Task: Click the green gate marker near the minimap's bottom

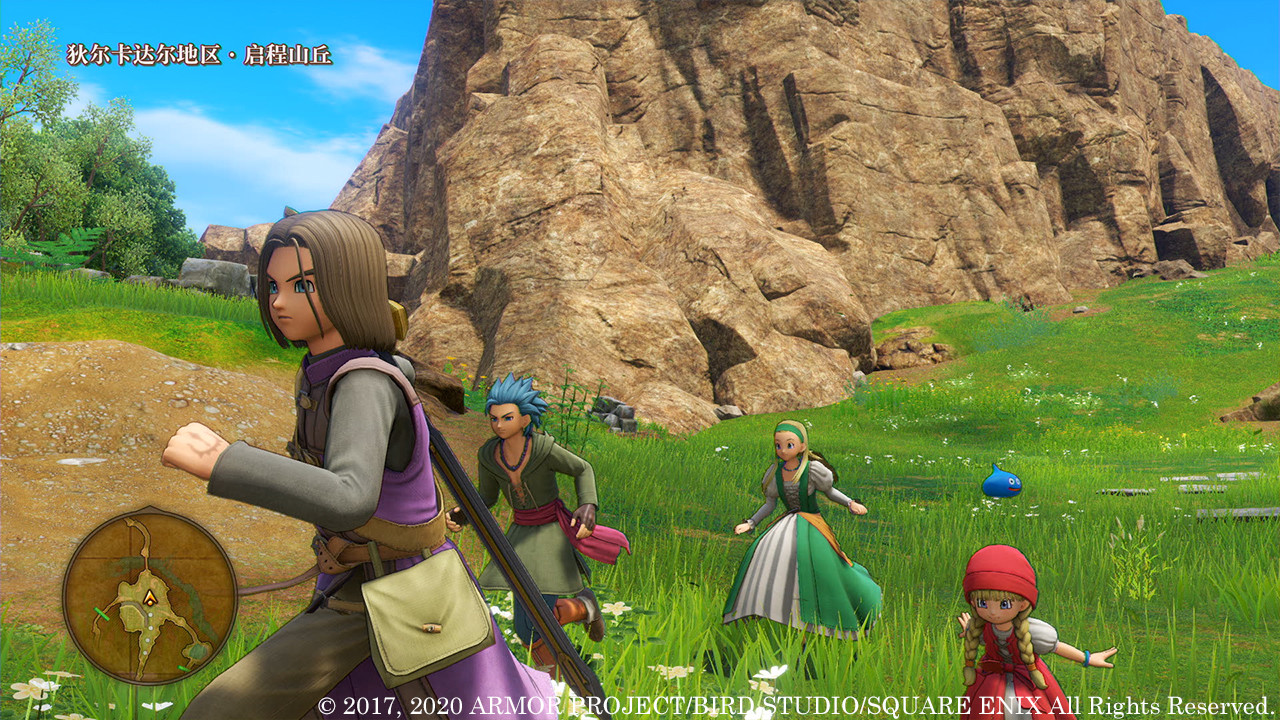Action: (182, 666)
